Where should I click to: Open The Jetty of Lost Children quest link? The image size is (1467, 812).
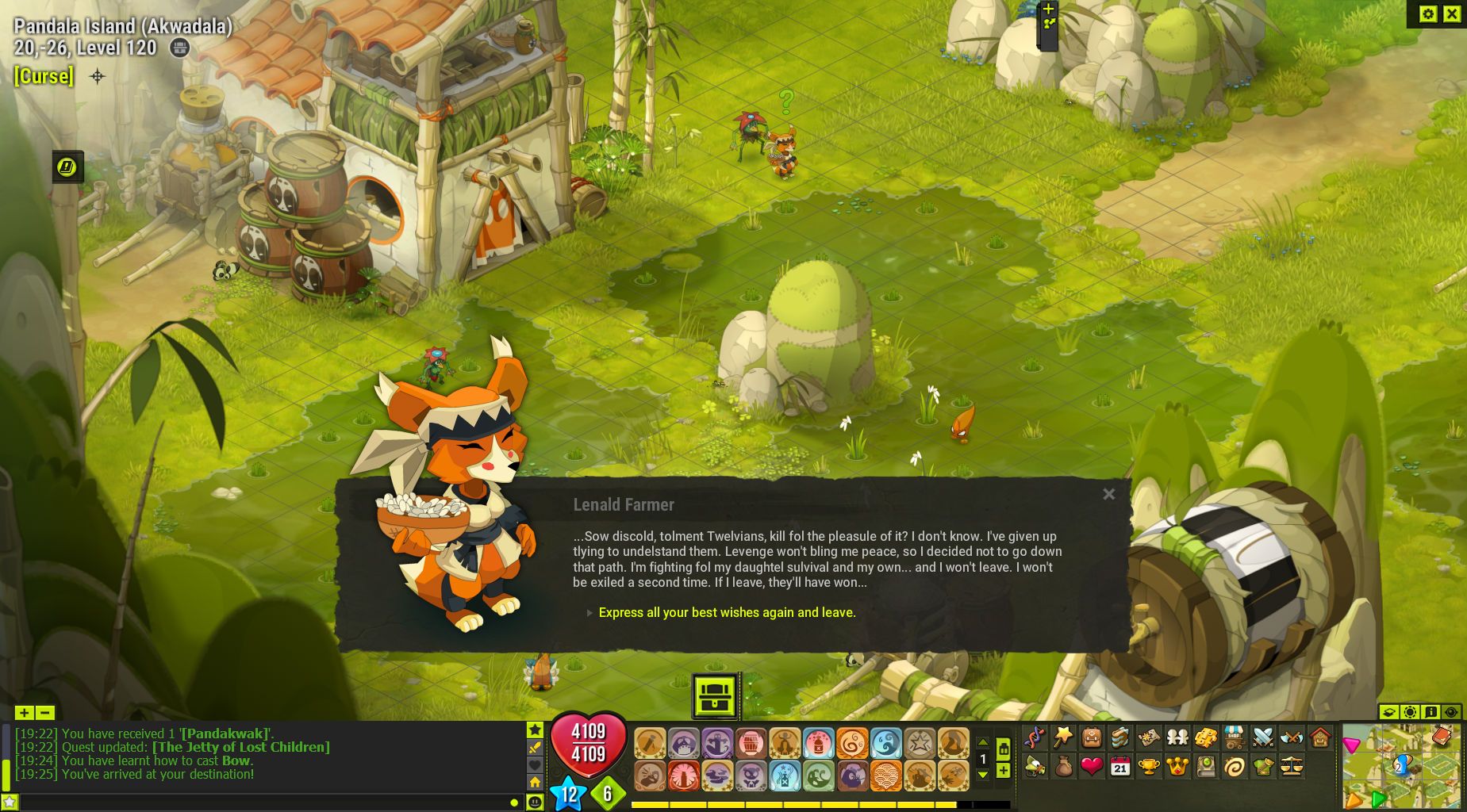click(x=240, y=747)
